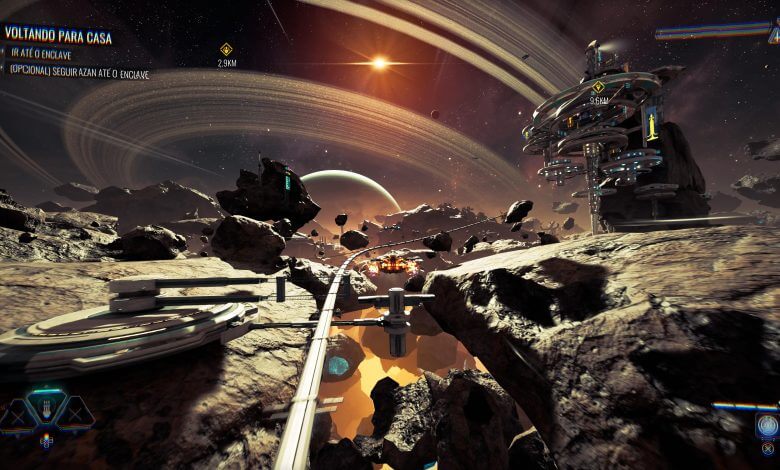Select the center missile weapon slot
This screenshot has height=470, width=780.
point(47,409)
